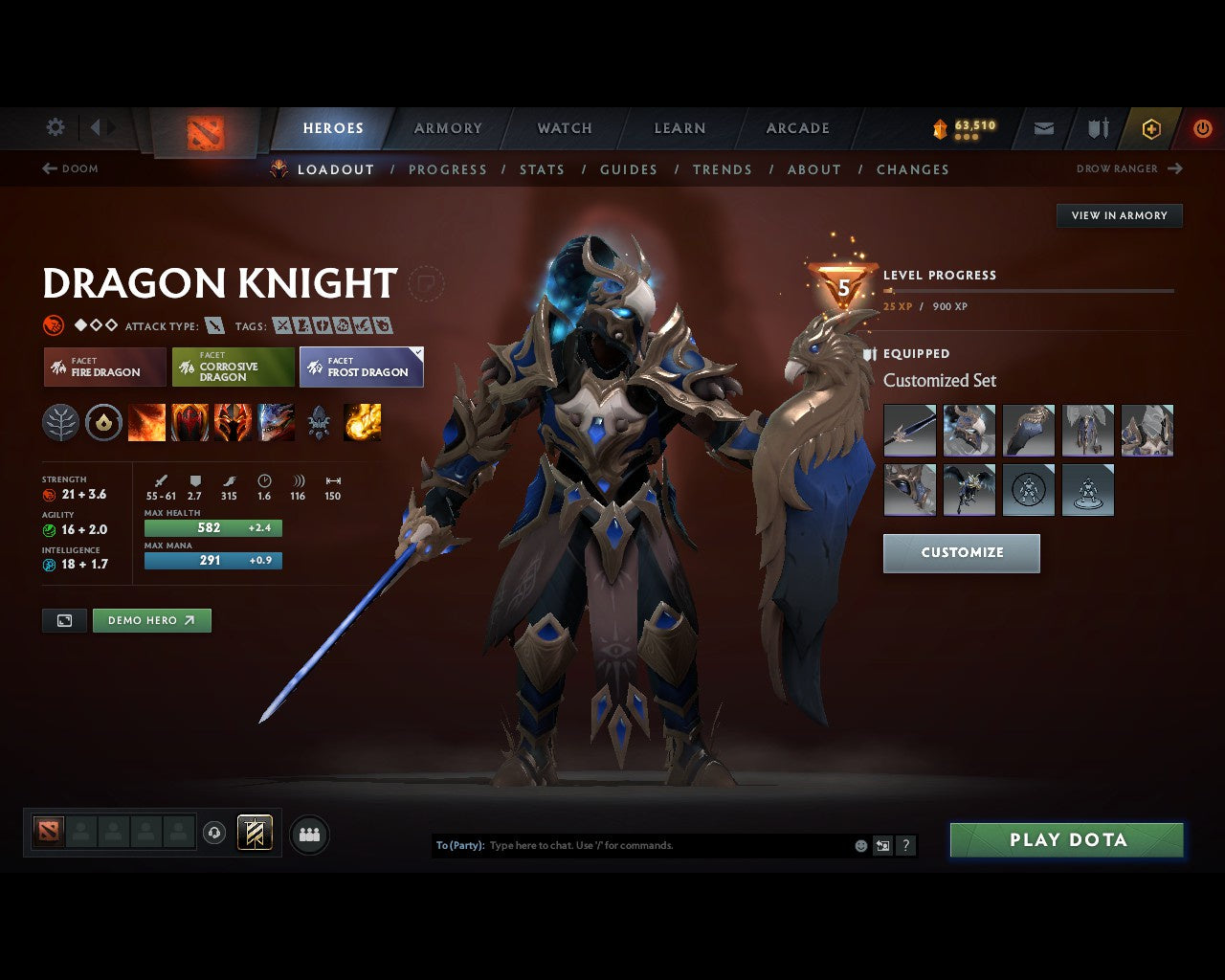Select the Corrosive Dragon facet
1225x980 pixels.
(x=233, y=367)
